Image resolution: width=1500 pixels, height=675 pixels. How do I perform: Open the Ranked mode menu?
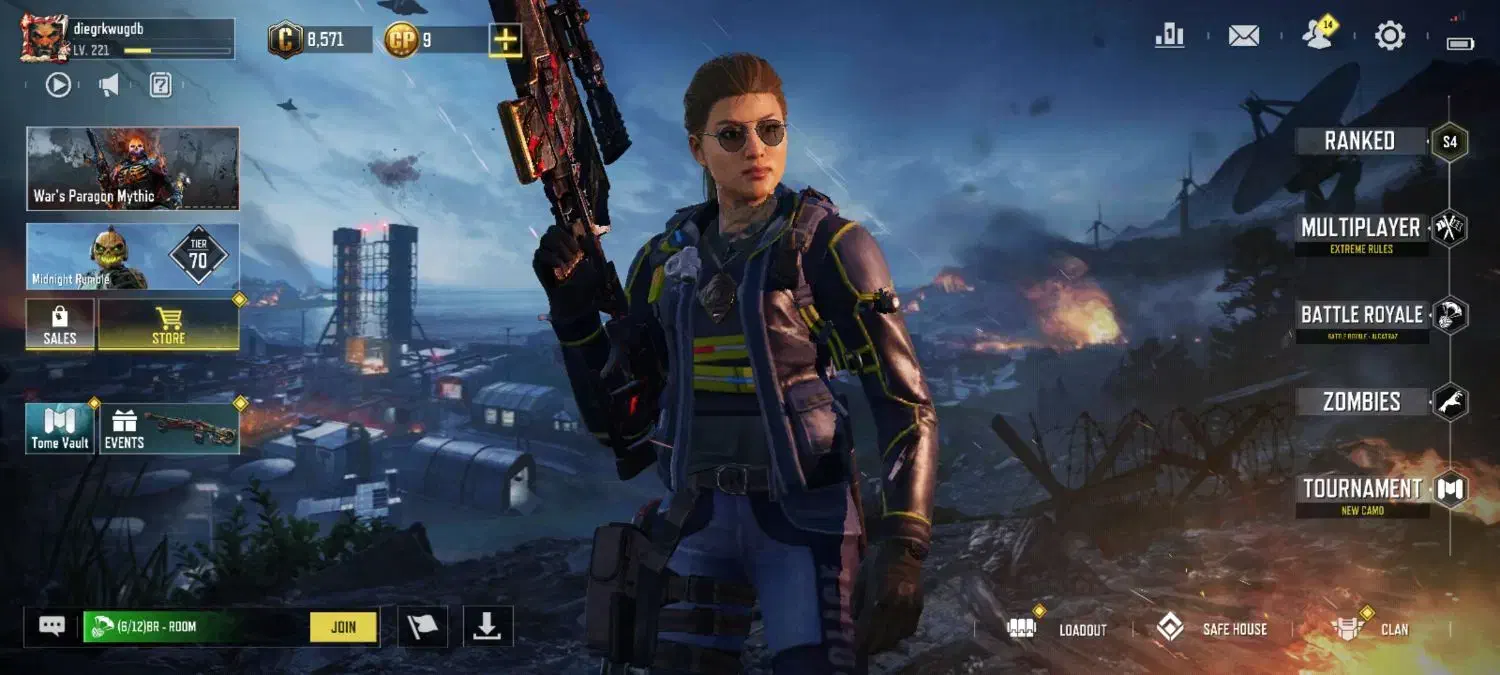pyautogui.click(x=1360, y=141)
